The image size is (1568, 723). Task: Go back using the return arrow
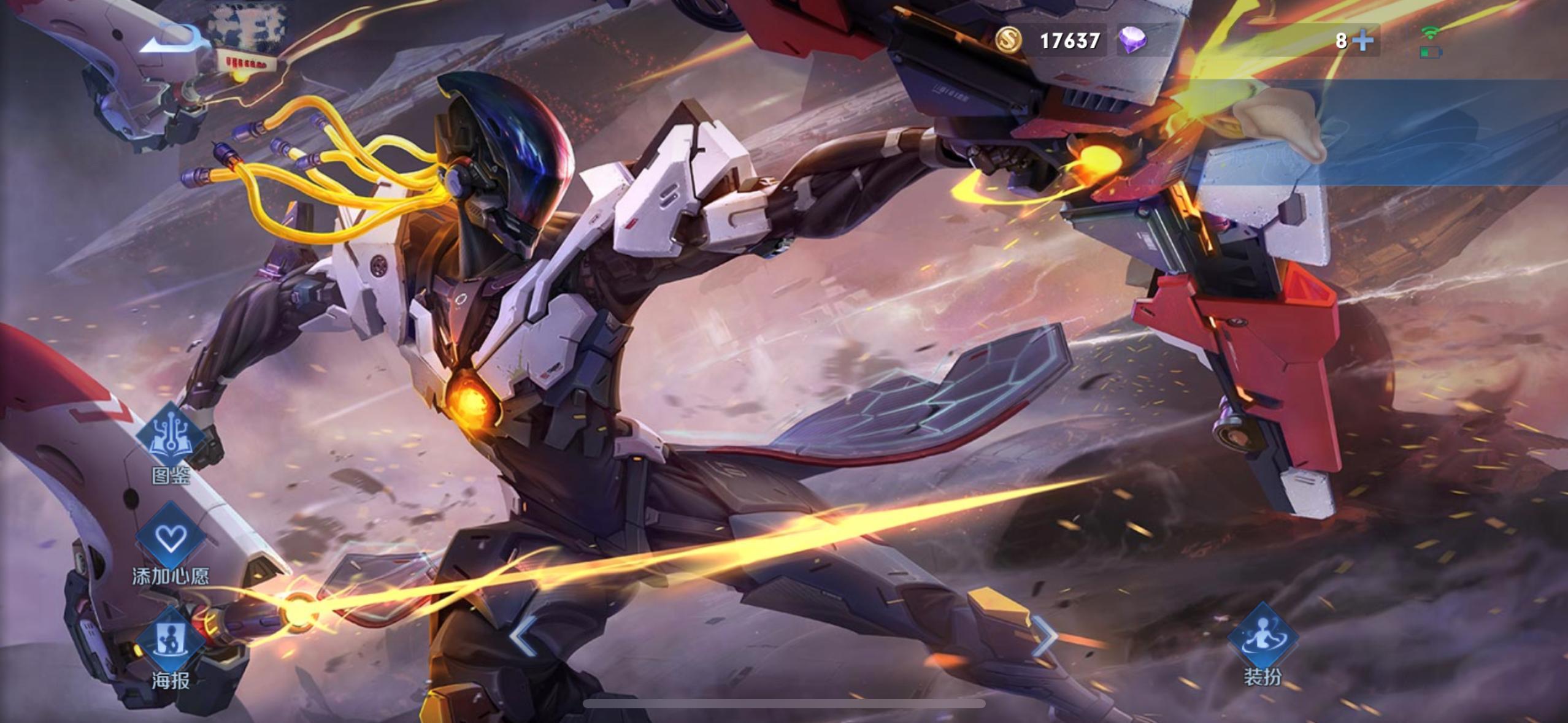171,40
